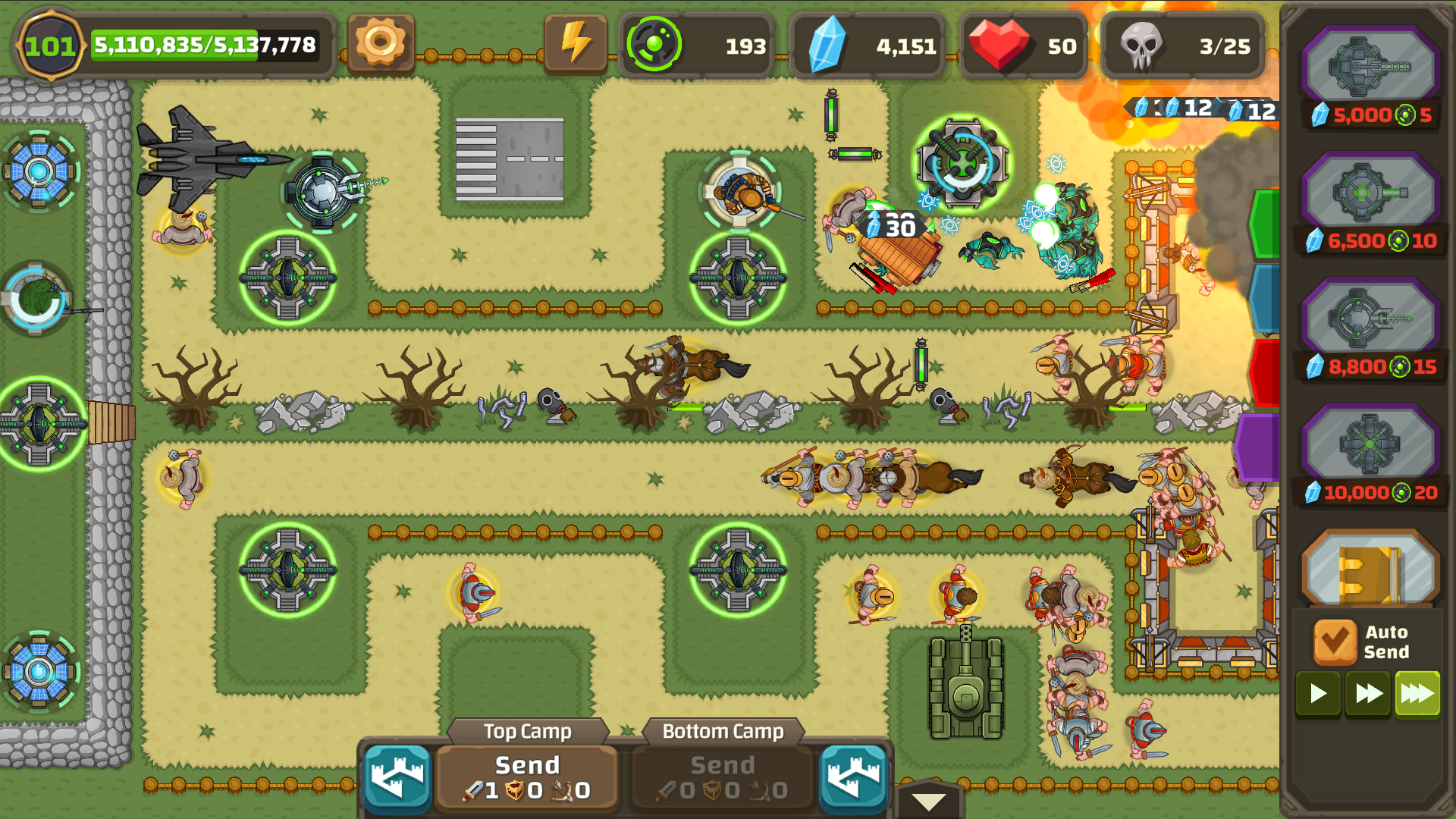Send troops from Bottom Camp
Image resolution: width=1456 pixels, height=819 pixels.
723,777
